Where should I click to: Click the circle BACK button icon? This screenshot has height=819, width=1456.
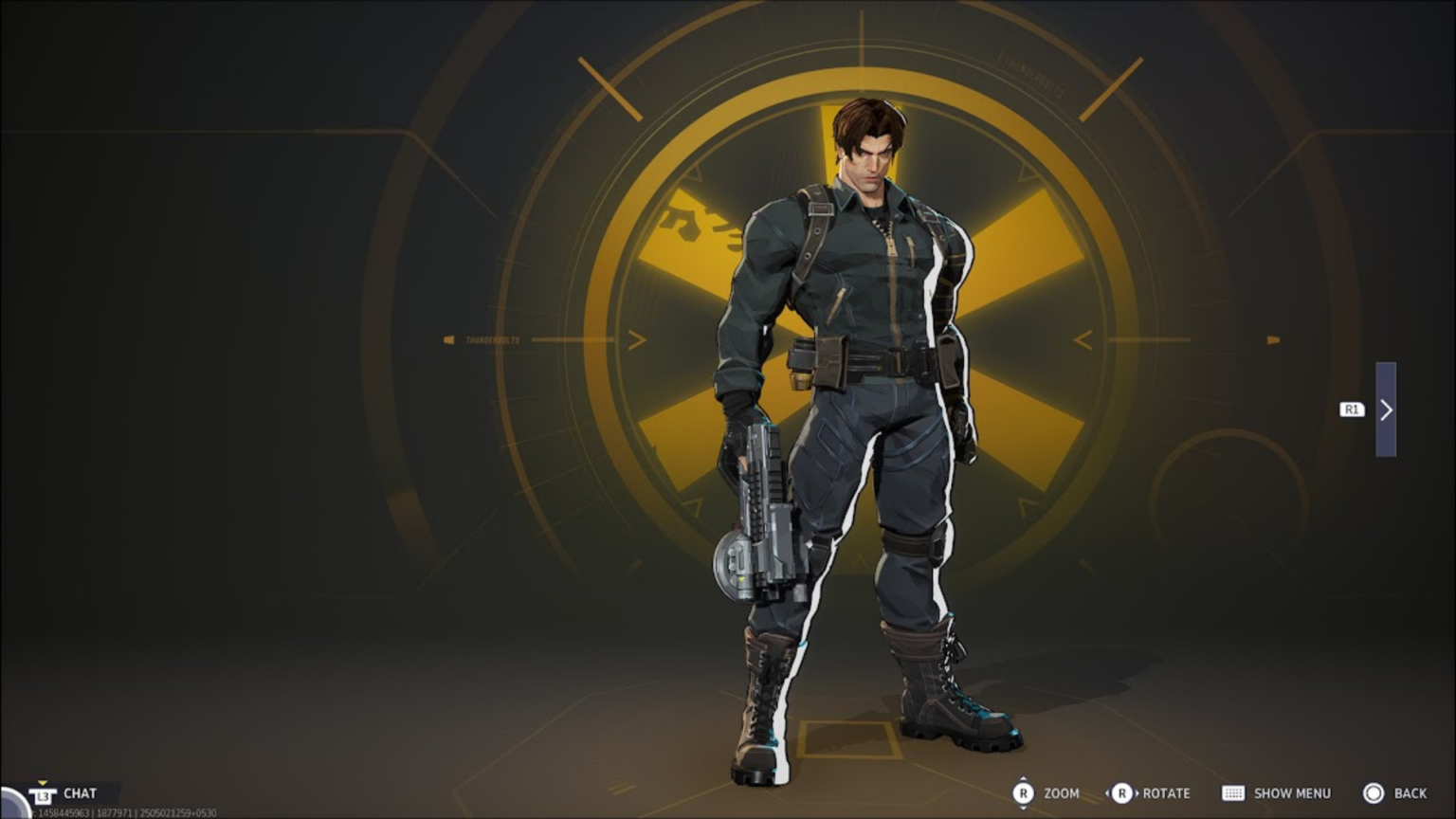coord(1374,793)
